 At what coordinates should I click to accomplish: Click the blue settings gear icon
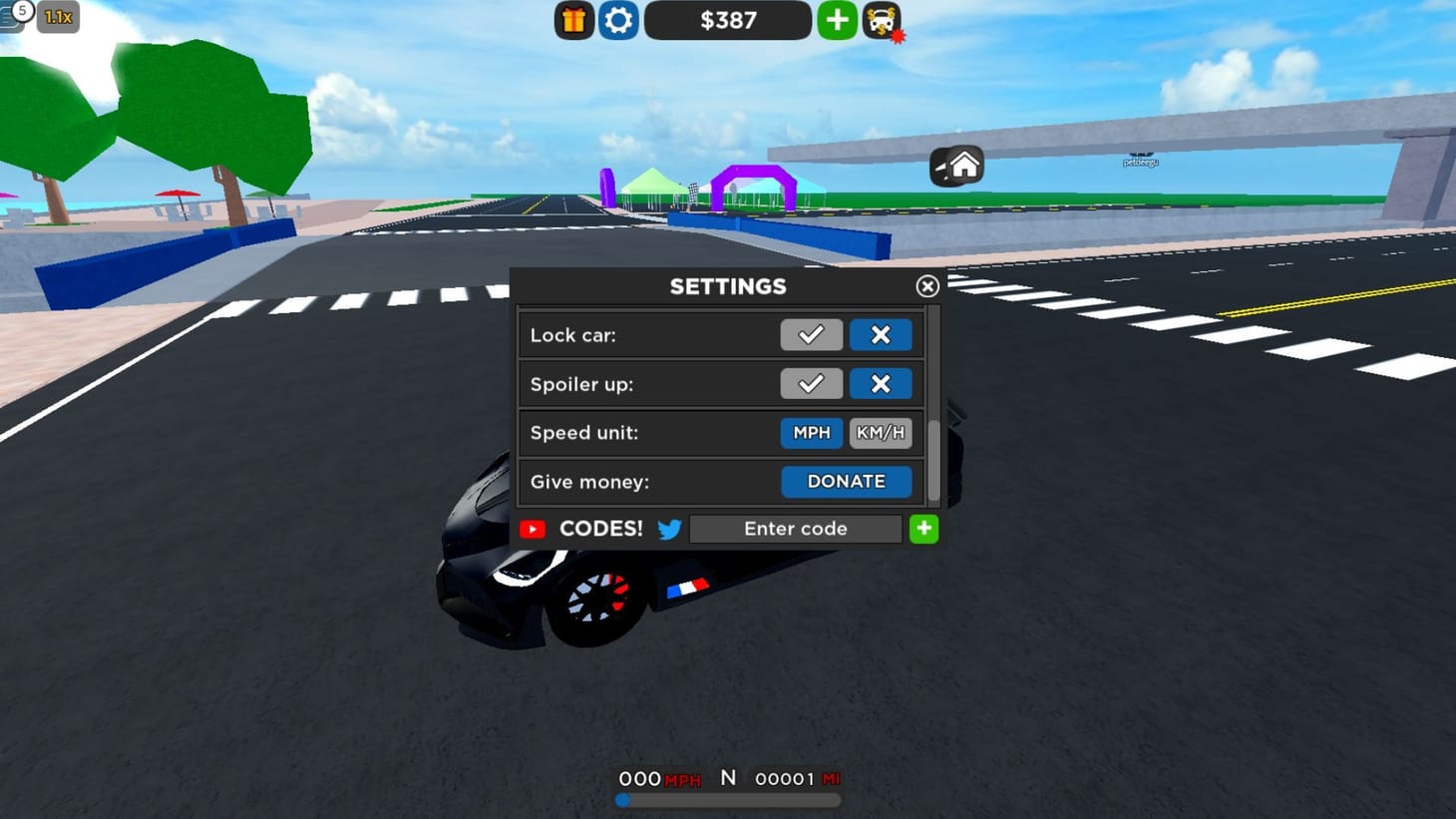pyautogui.click(x=618, y=20)
